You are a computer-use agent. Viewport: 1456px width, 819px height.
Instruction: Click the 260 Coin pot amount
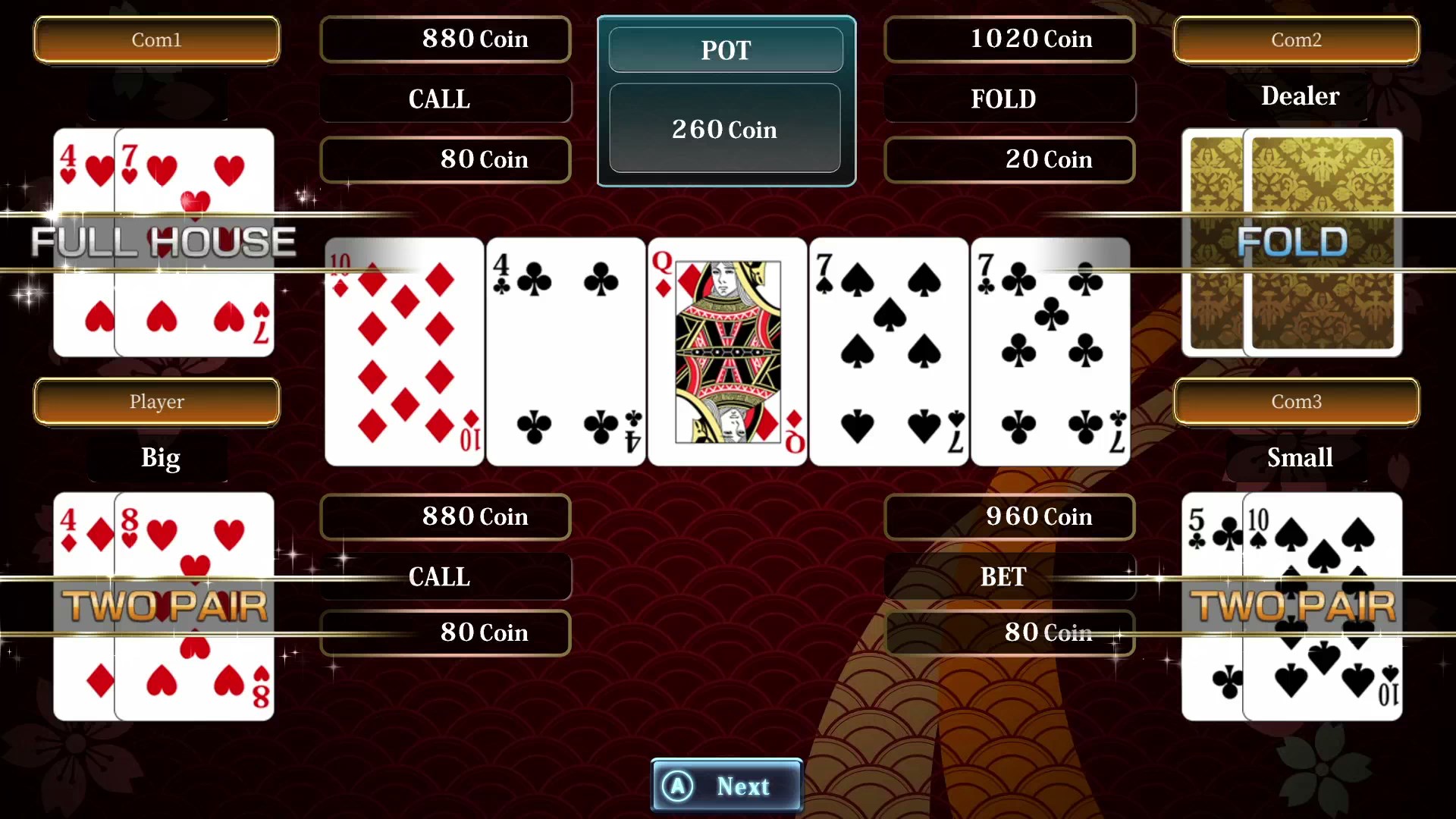point(725,129)
